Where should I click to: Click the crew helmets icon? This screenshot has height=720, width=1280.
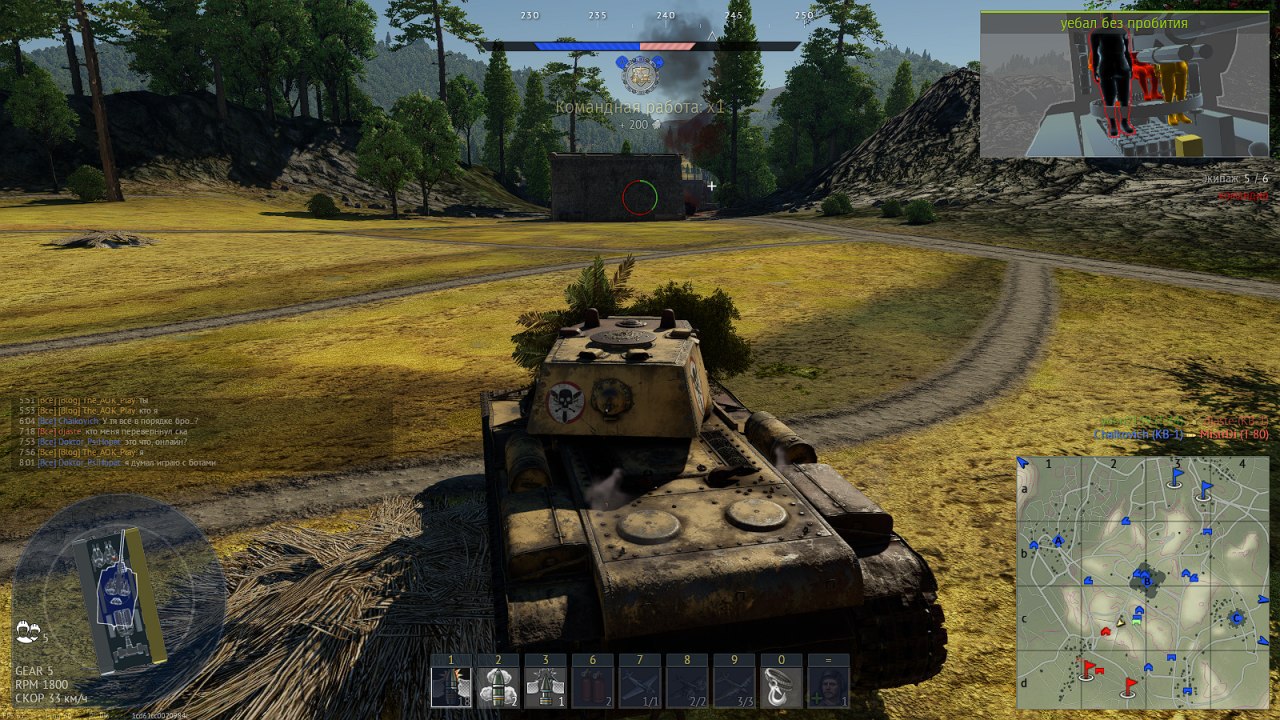28,632
